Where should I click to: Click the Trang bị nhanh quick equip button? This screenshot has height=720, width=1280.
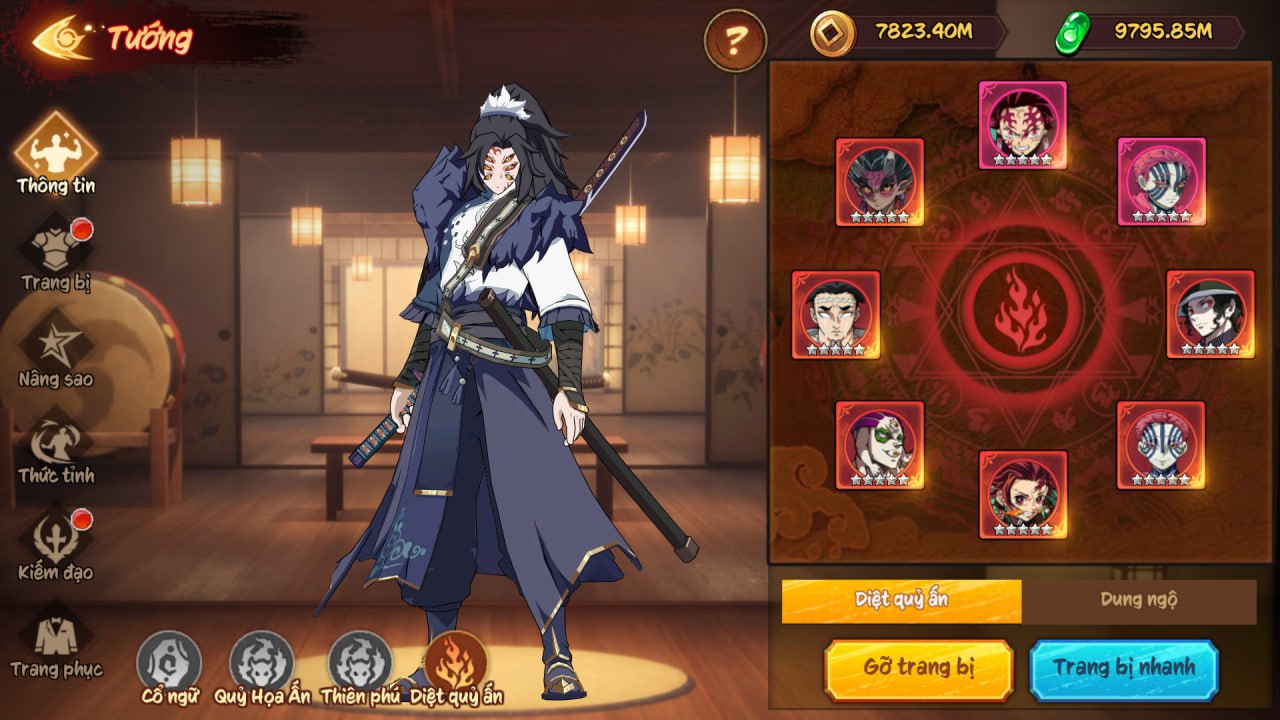1123,668
